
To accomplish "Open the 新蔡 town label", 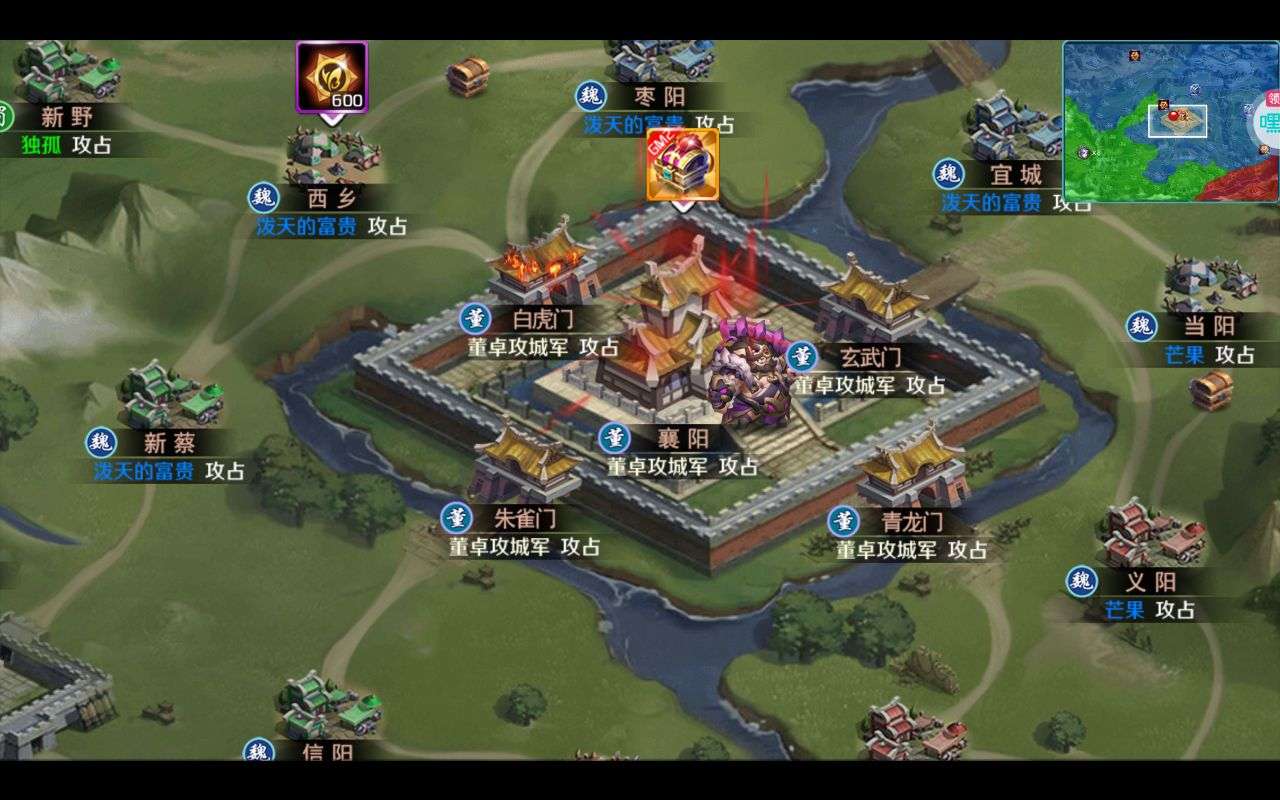I will click(169, 443).
